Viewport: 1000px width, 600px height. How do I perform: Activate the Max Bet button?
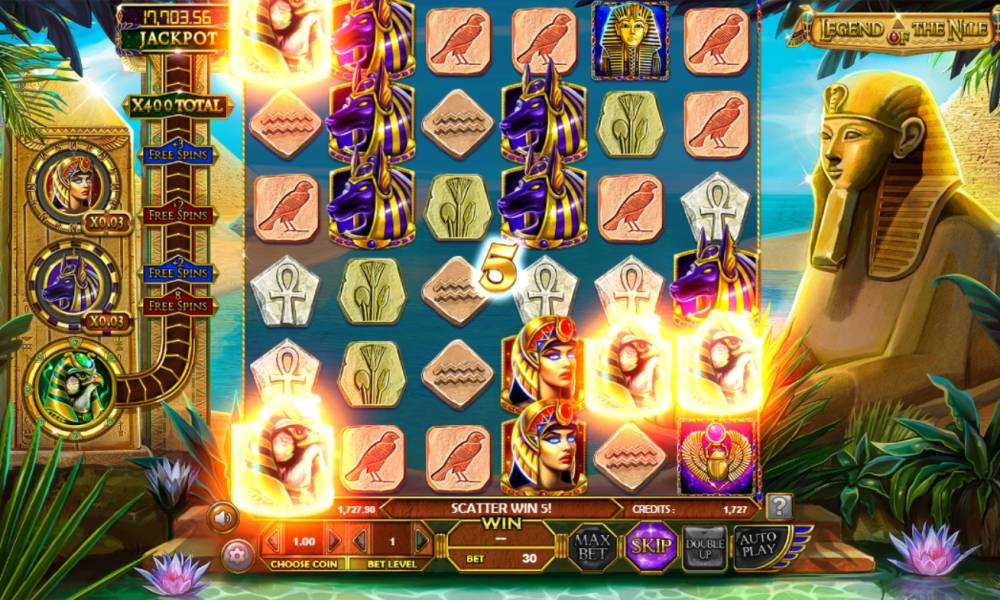[592, 545]
